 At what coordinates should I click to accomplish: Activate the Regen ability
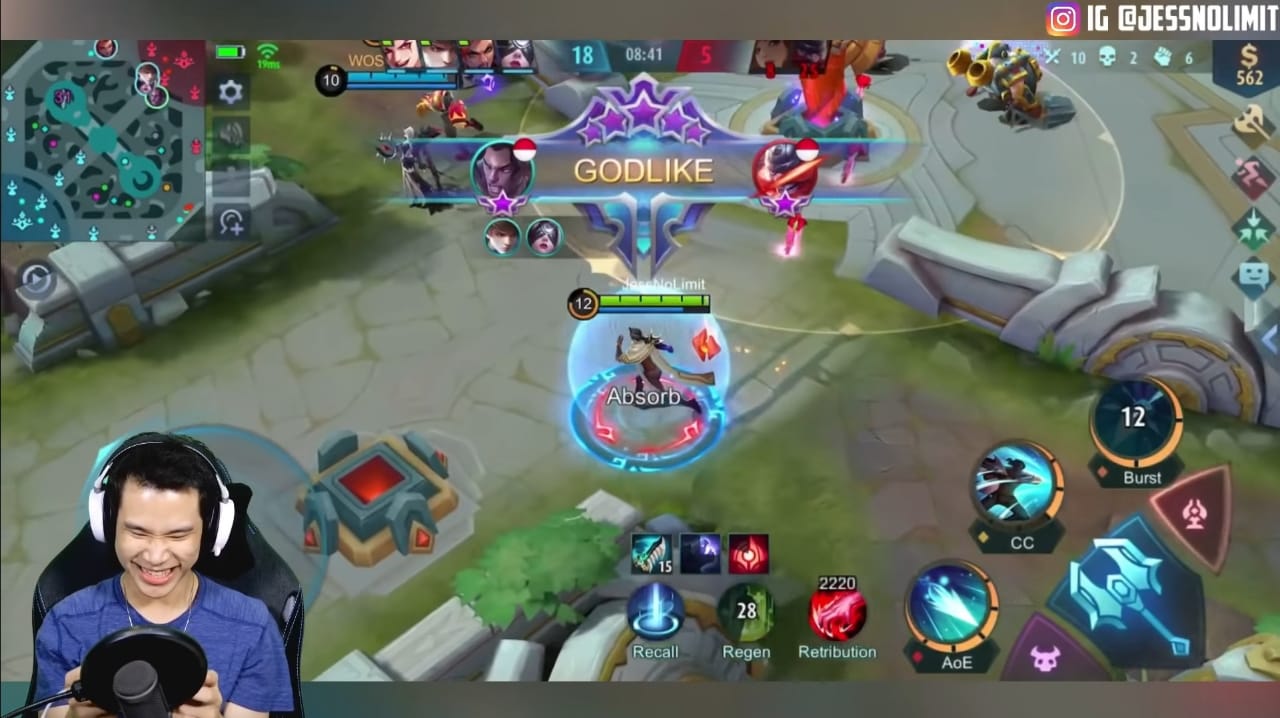746,613
